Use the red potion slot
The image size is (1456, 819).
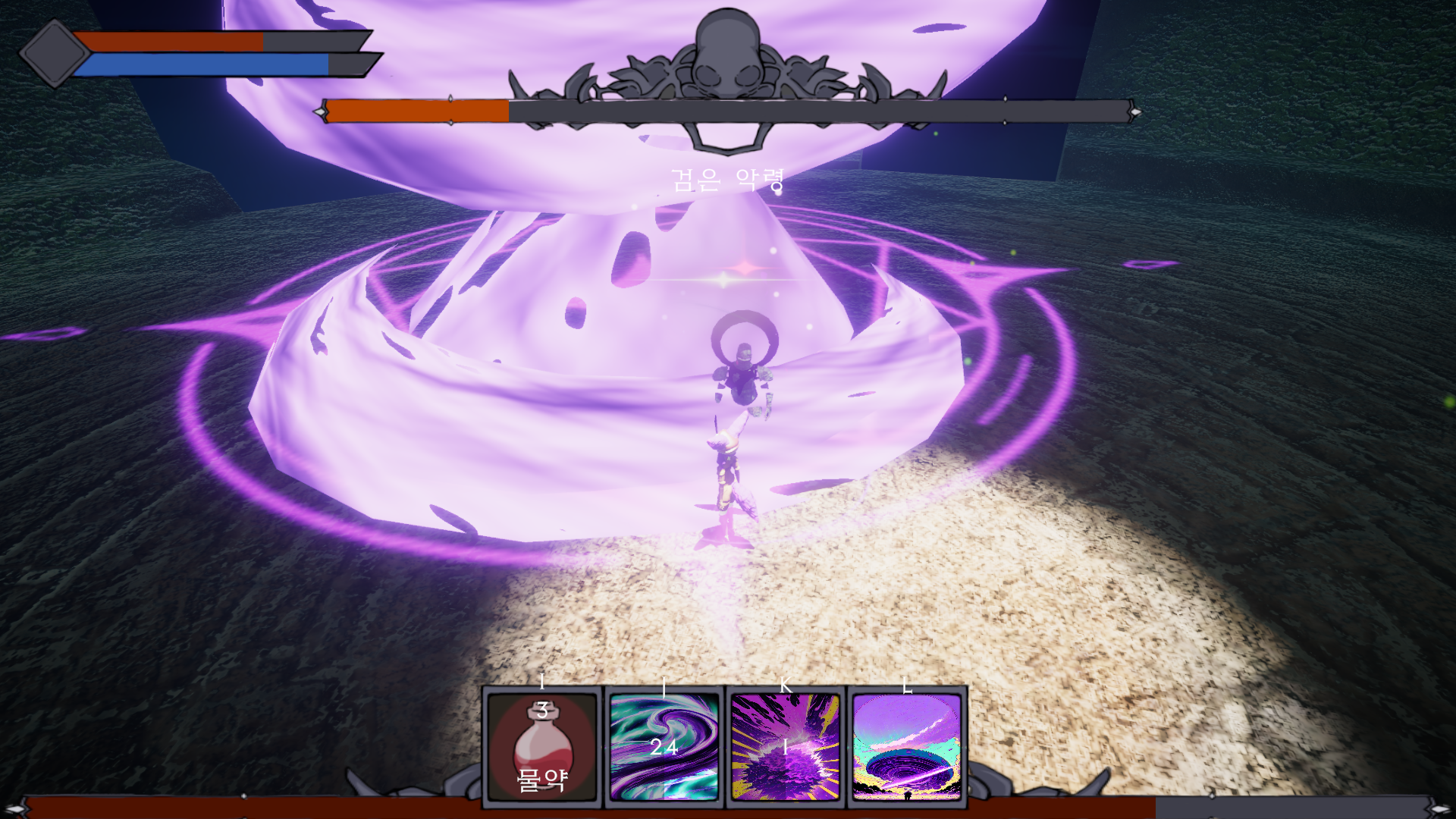point(542,747)
